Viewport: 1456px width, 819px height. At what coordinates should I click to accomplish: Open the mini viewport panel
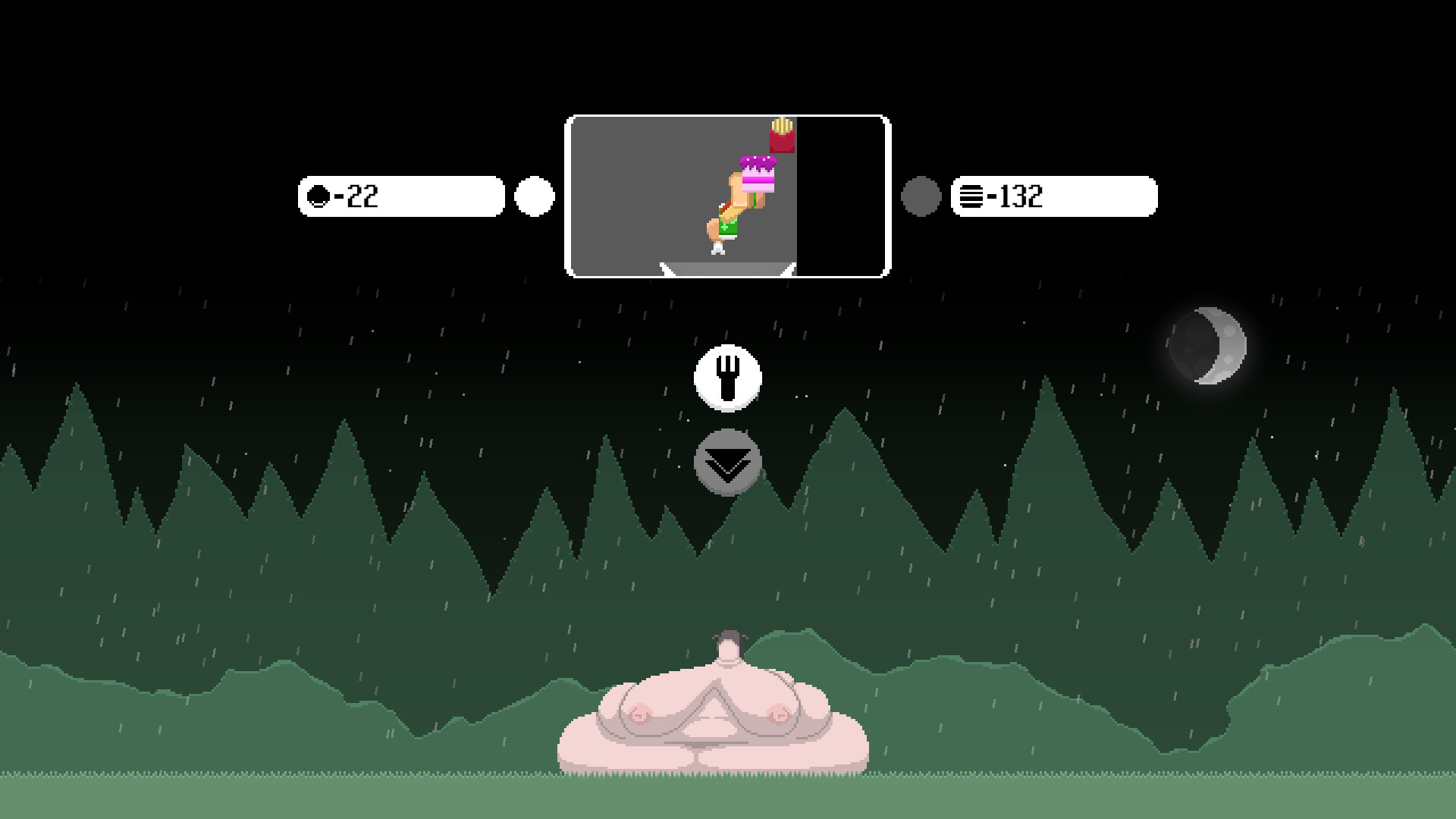pyautogui.click(x=726, y=193)
